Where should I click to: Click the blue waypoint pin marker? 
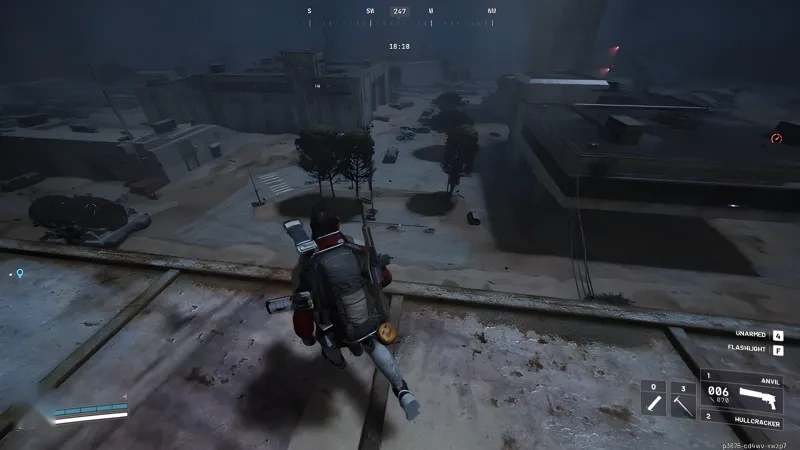pyautogui.click(x=18, y=272)
